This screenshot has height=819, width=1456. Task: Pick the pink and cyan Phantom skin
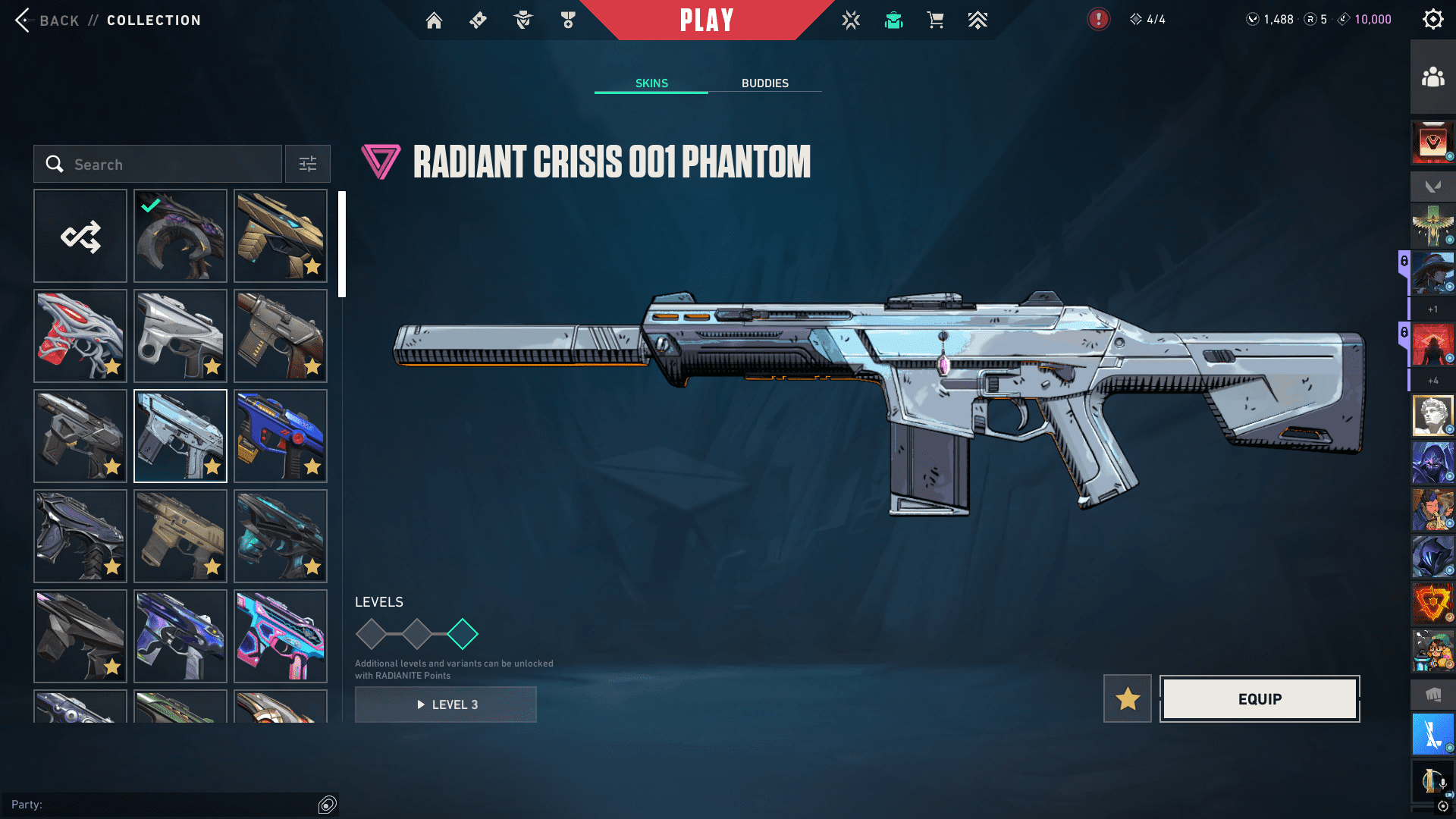point(281,636)
